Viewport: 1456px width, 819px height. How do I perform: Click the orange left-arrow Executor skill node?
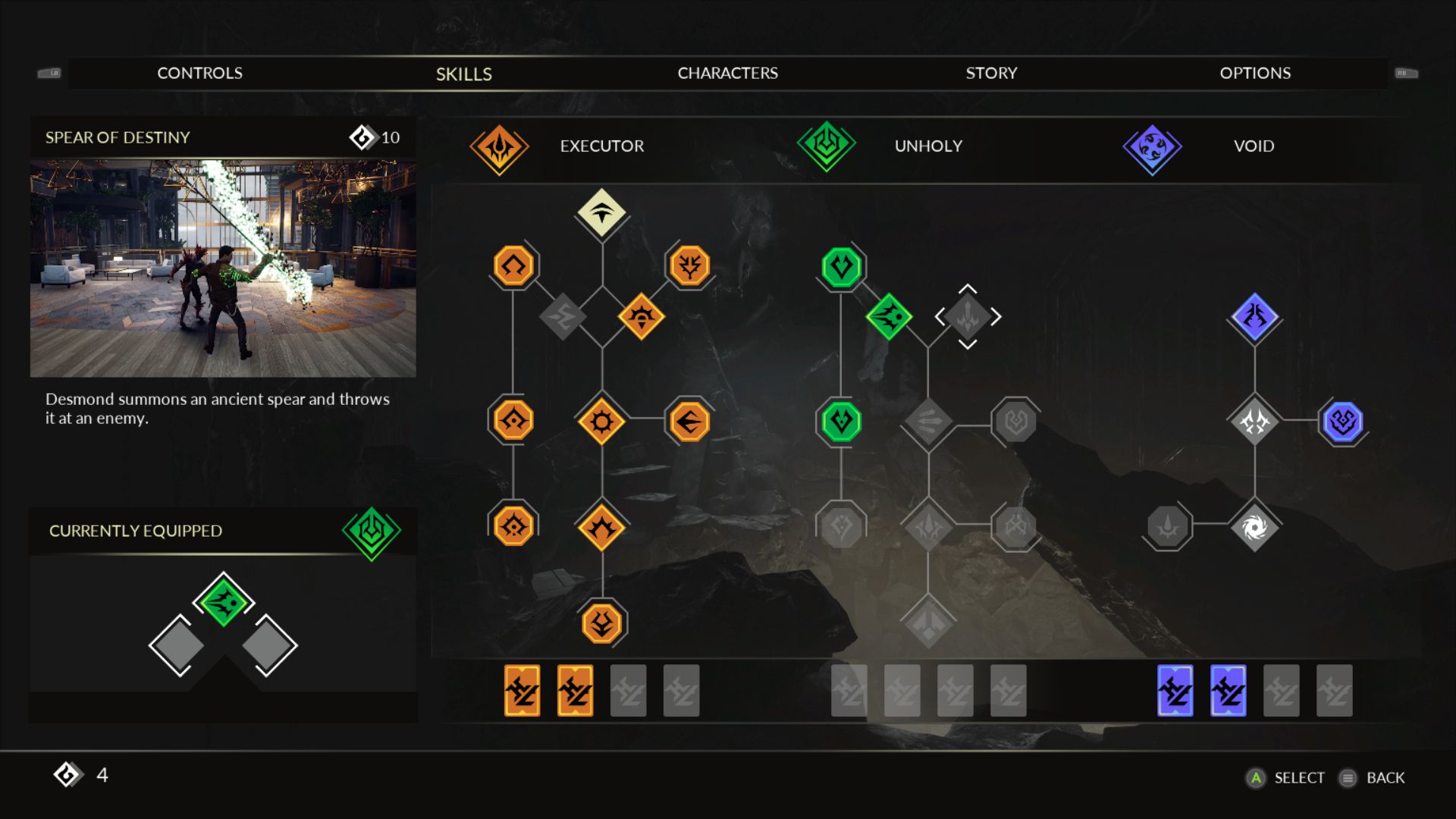689,422
